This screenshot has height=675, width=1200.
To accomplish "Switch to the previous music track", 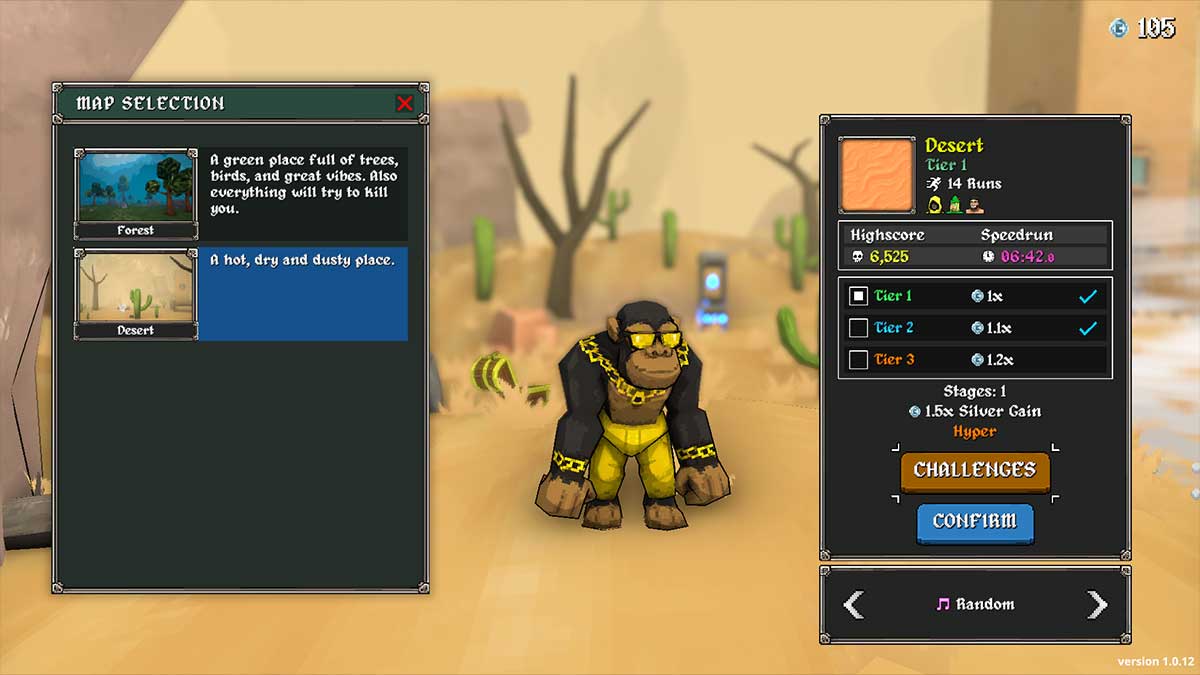I will tap(853, 604).
